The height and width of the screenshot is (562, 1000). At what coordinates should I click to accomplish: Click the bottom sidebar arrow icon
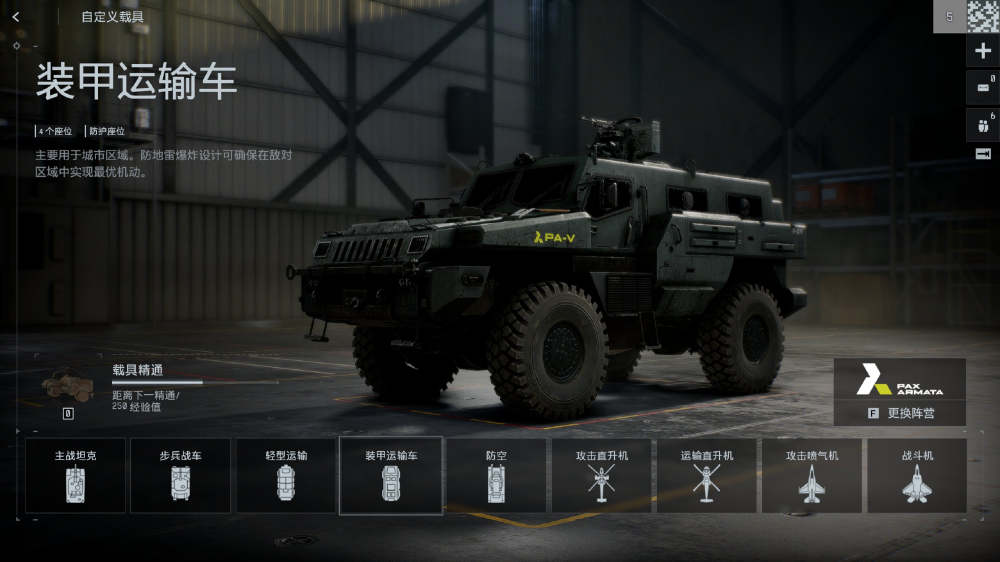[x=983, y=153]
